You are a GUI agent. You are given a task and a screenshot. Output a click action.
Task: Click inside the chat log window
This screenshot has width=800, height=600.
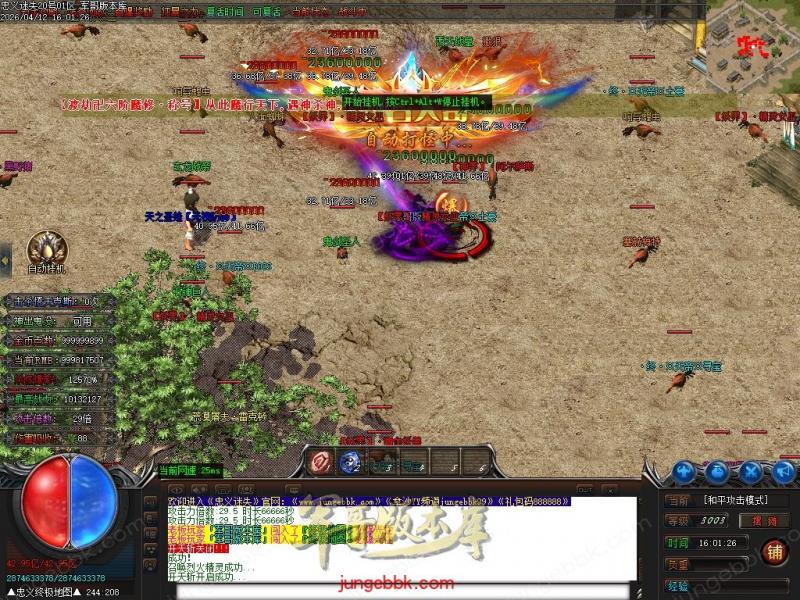pos(398,540)
